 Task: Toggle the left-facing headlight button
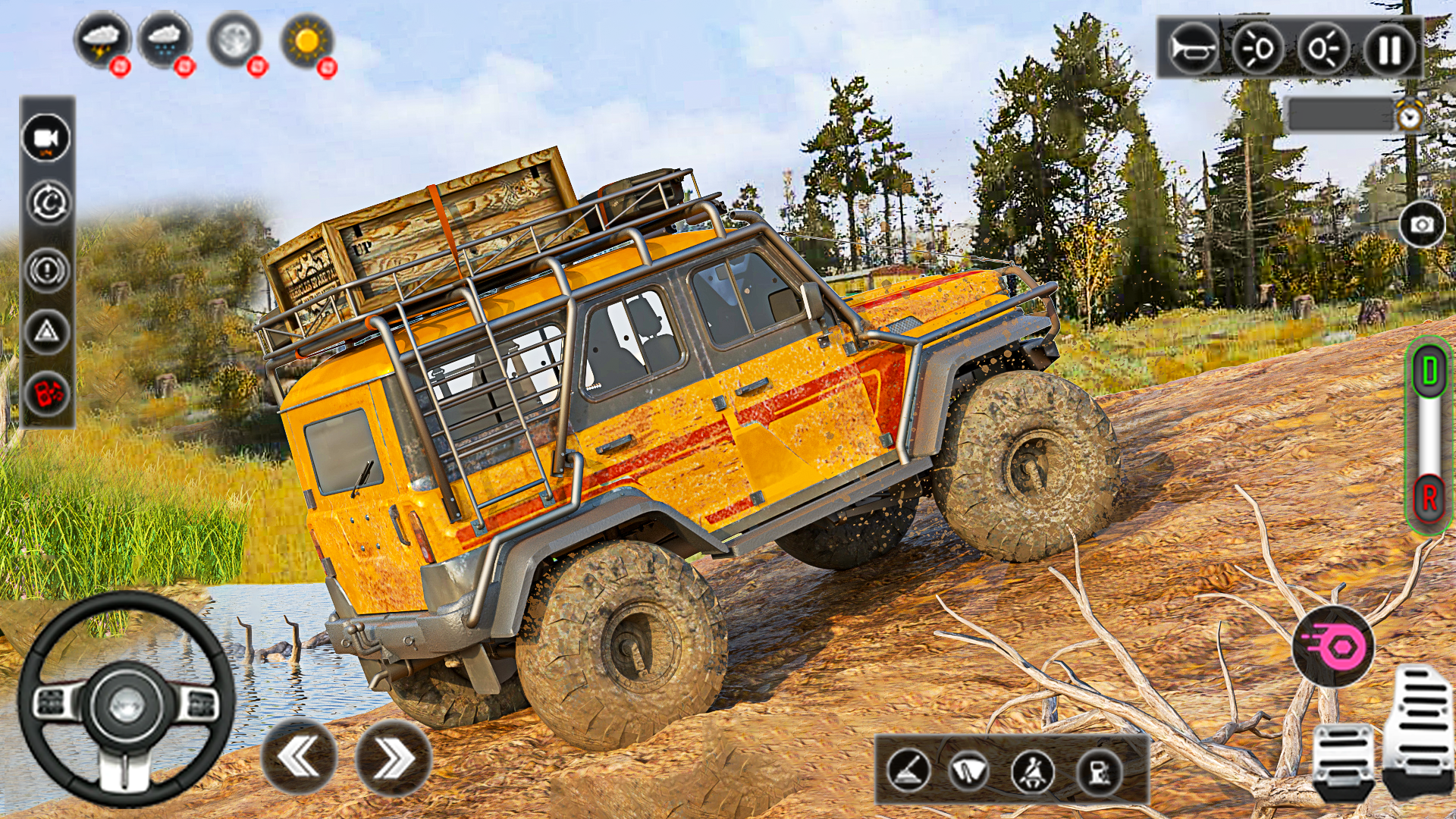1257,49
